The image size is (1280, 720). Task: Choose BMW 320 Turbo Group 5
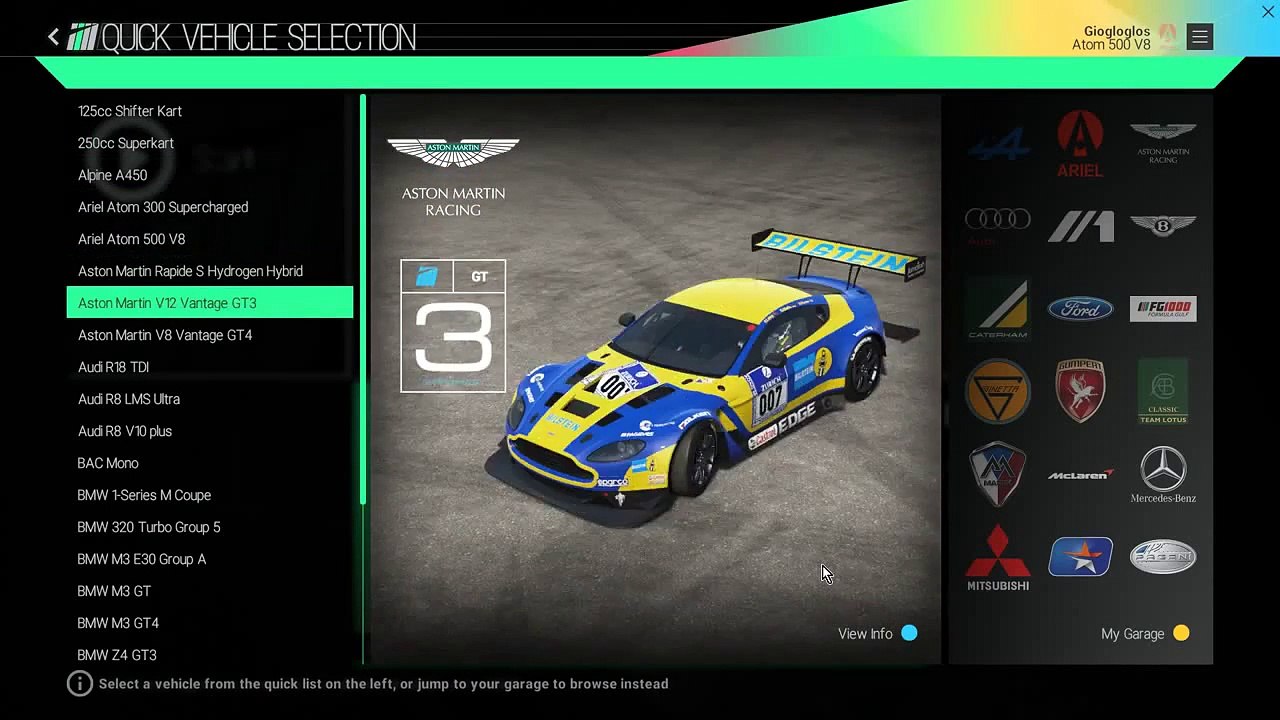click(x=149, y=527)
